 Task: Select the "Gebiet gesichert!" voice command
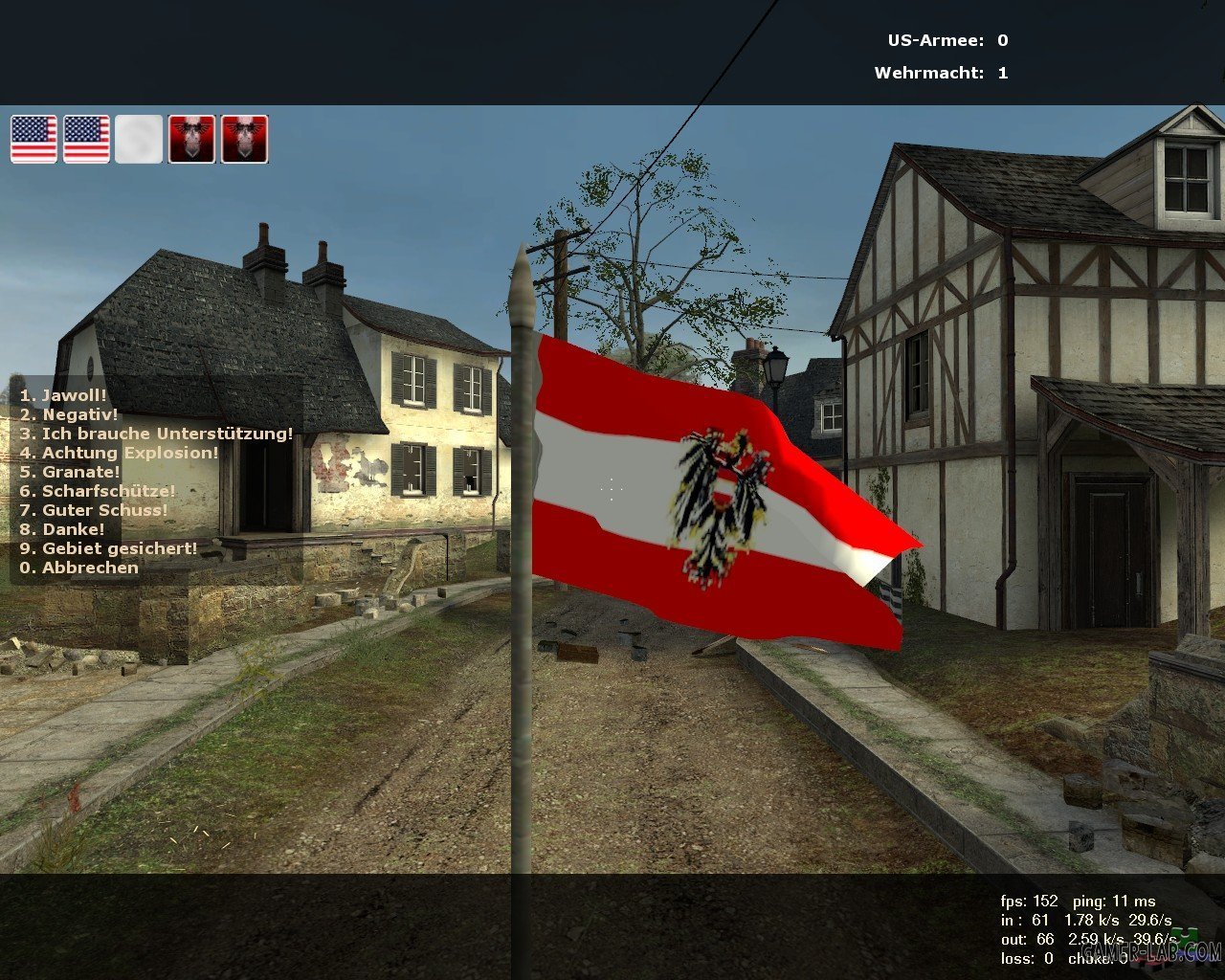[x=109, y=548]
